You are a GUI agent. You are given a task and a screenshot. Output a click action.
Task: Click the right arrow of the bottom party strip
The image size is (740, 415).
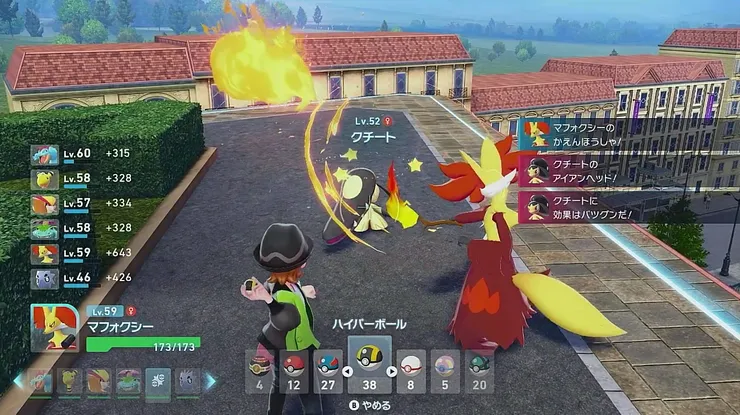click(210, 380)
